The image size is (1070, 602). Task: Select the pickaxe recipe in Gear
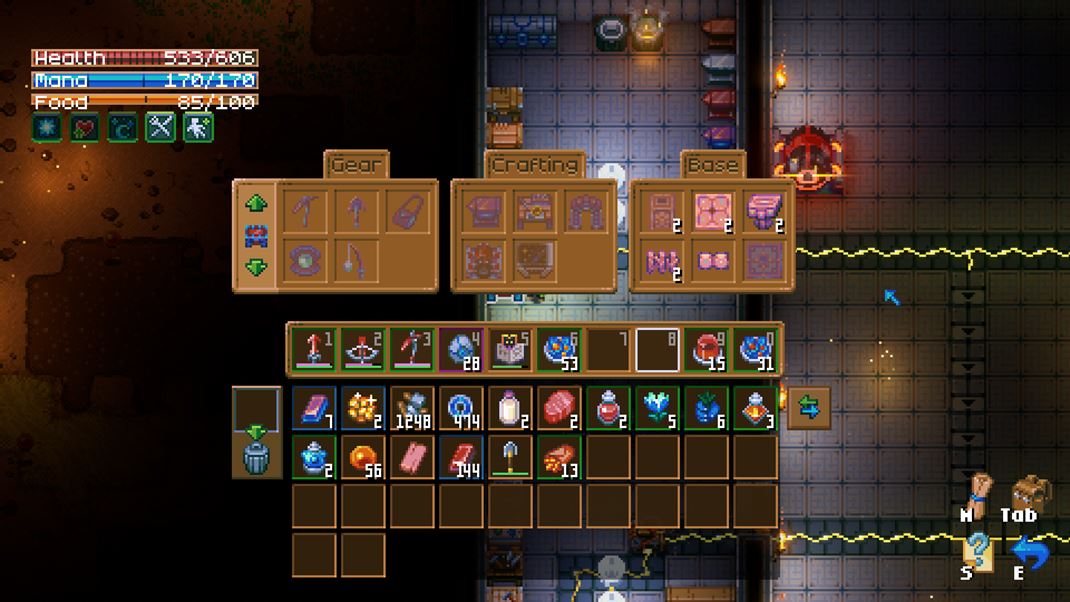coord(305,212)
